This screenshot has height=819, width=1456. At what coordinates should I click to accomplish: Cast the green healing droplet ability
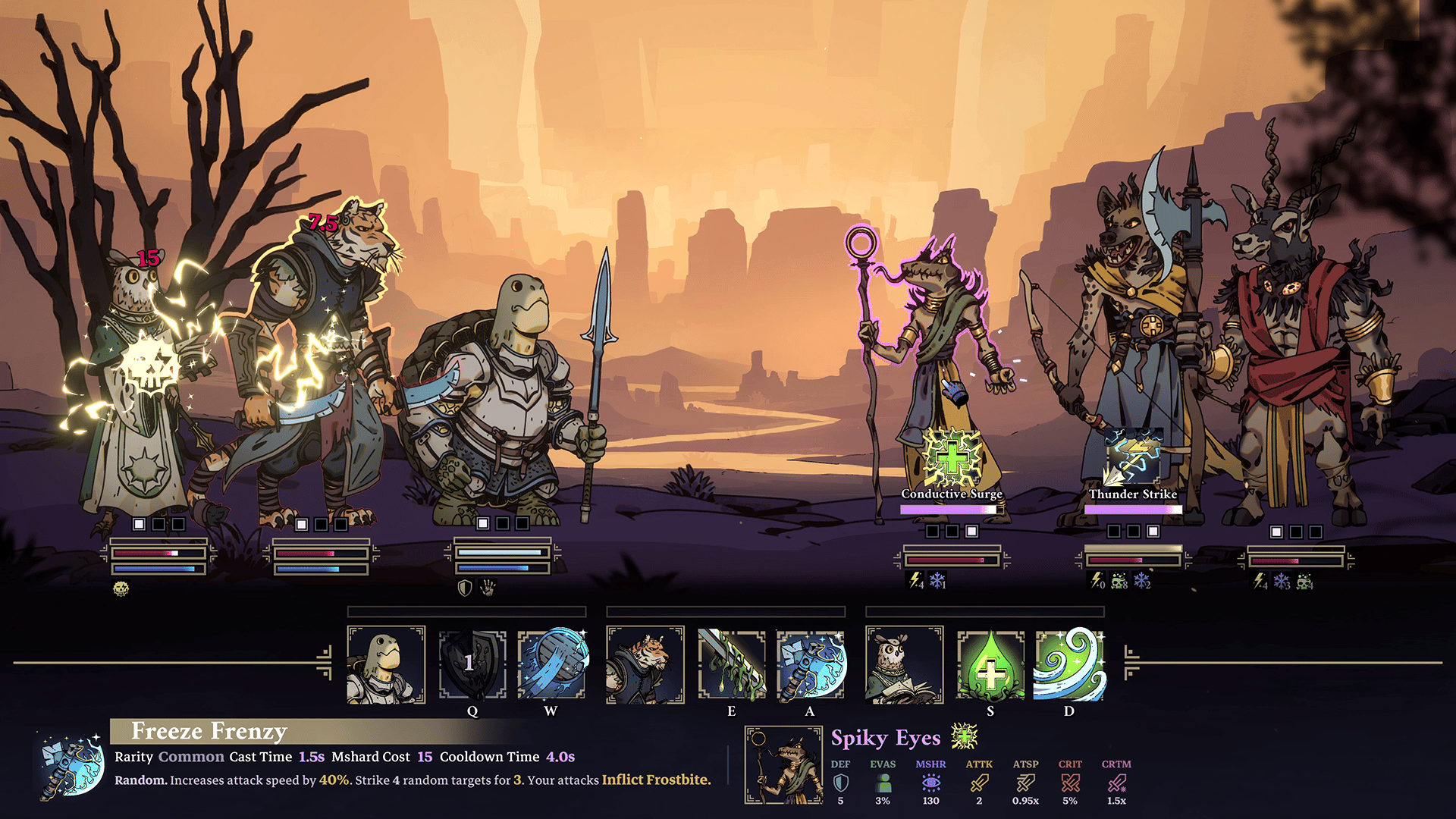[x=990, y=665]
